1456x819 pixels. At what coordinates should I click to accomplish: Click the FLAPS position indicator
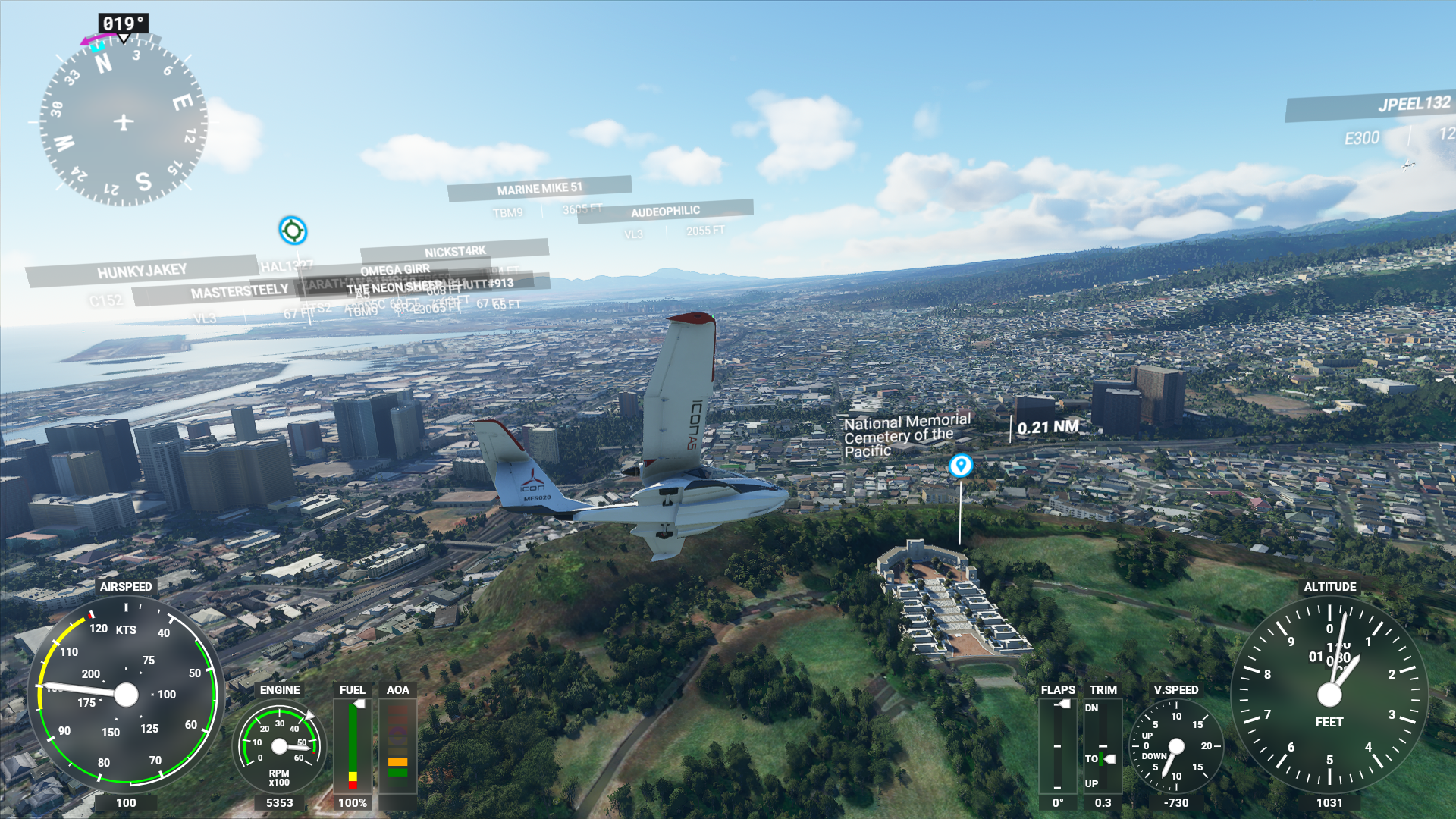1058,747
